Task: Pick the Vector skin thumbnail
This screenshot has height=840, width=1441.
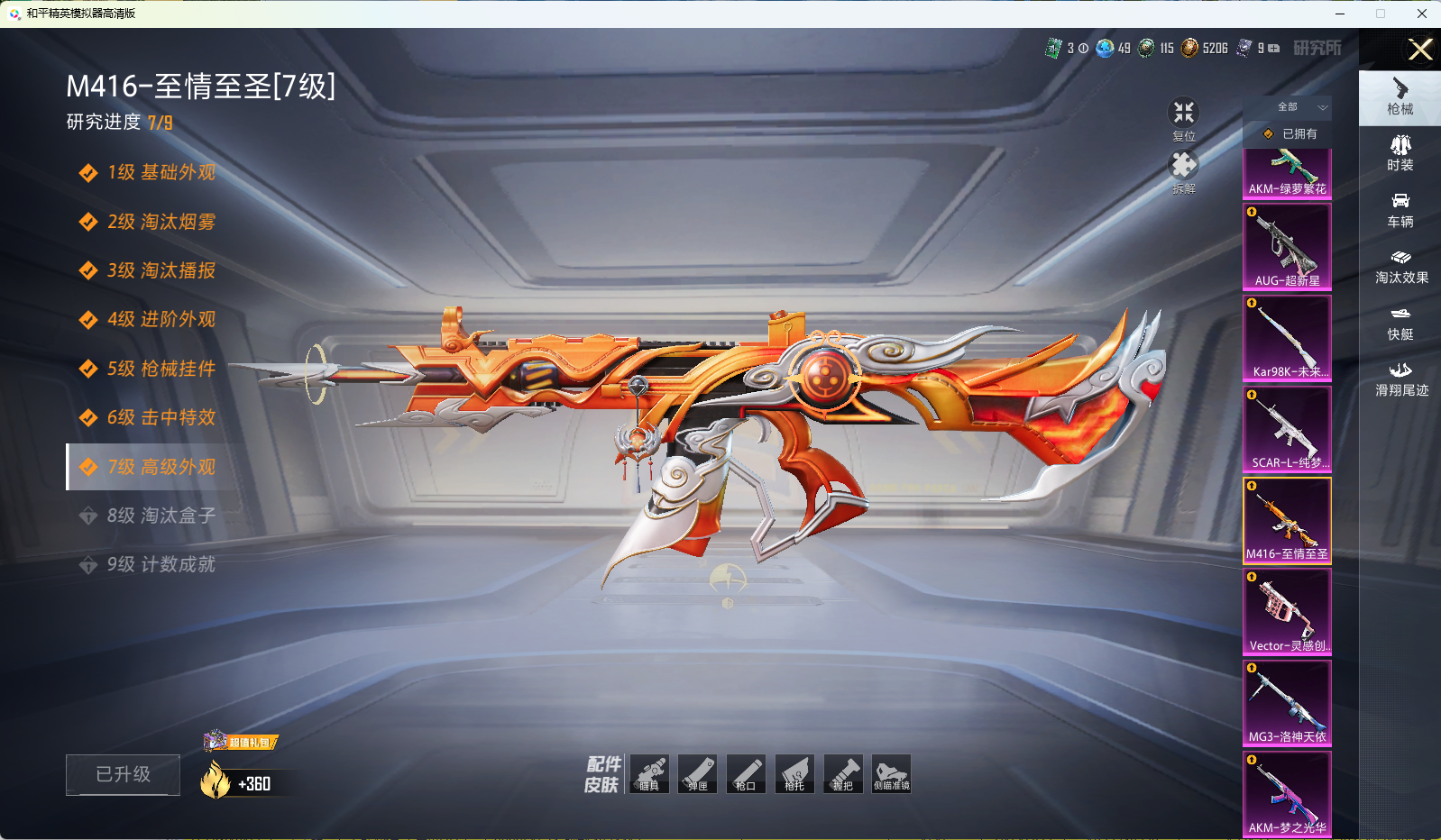Action: (1287, 611)
